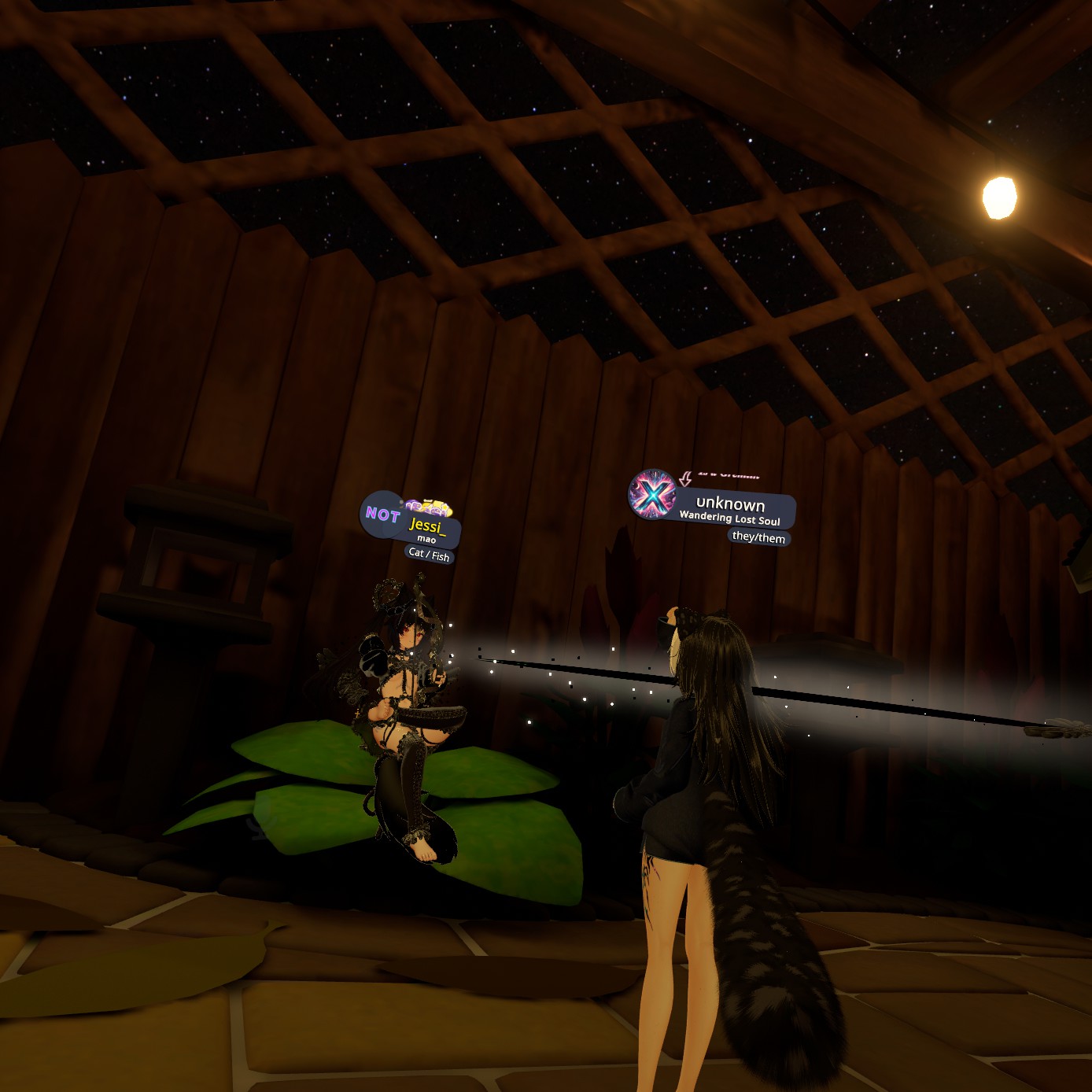Screen dimensions: 1092x1092
Task: Click the Cat / Fish tag
Action: [429, 555]
